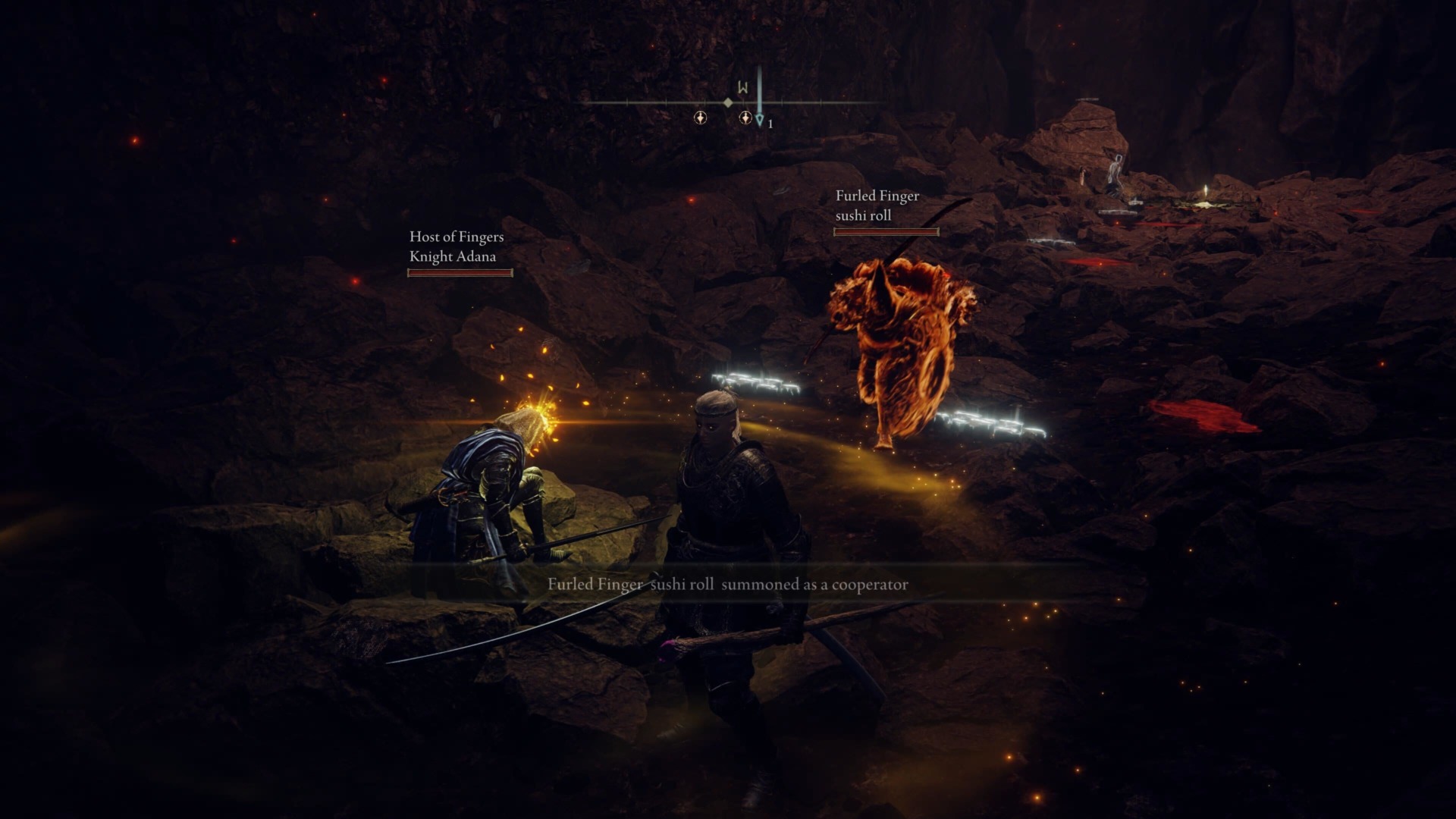This screenshot has width=1456, height=819.
Task: Click the diamond compass center marker
Action: 728,103
